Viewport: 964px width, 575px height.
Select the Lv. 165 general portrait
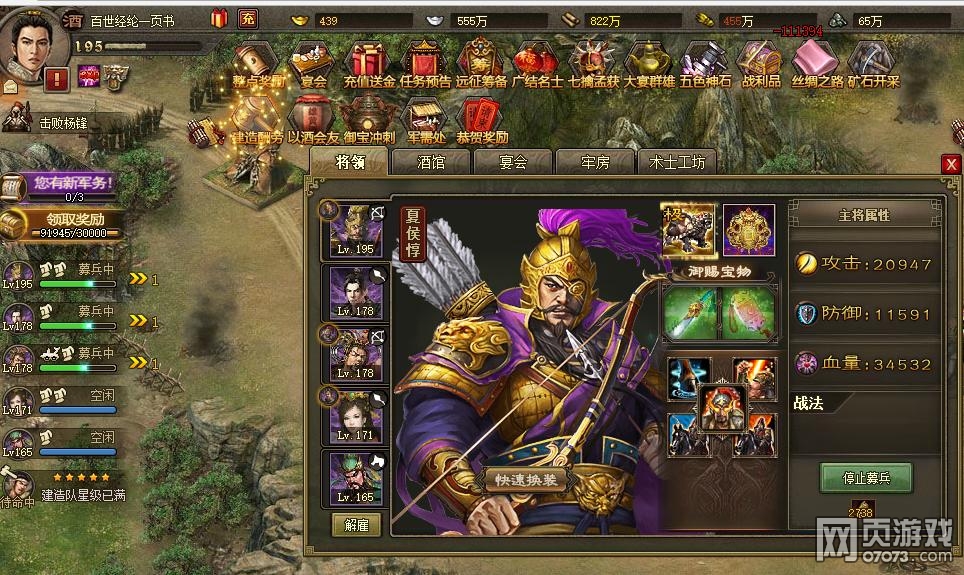[x=357, y=480]
